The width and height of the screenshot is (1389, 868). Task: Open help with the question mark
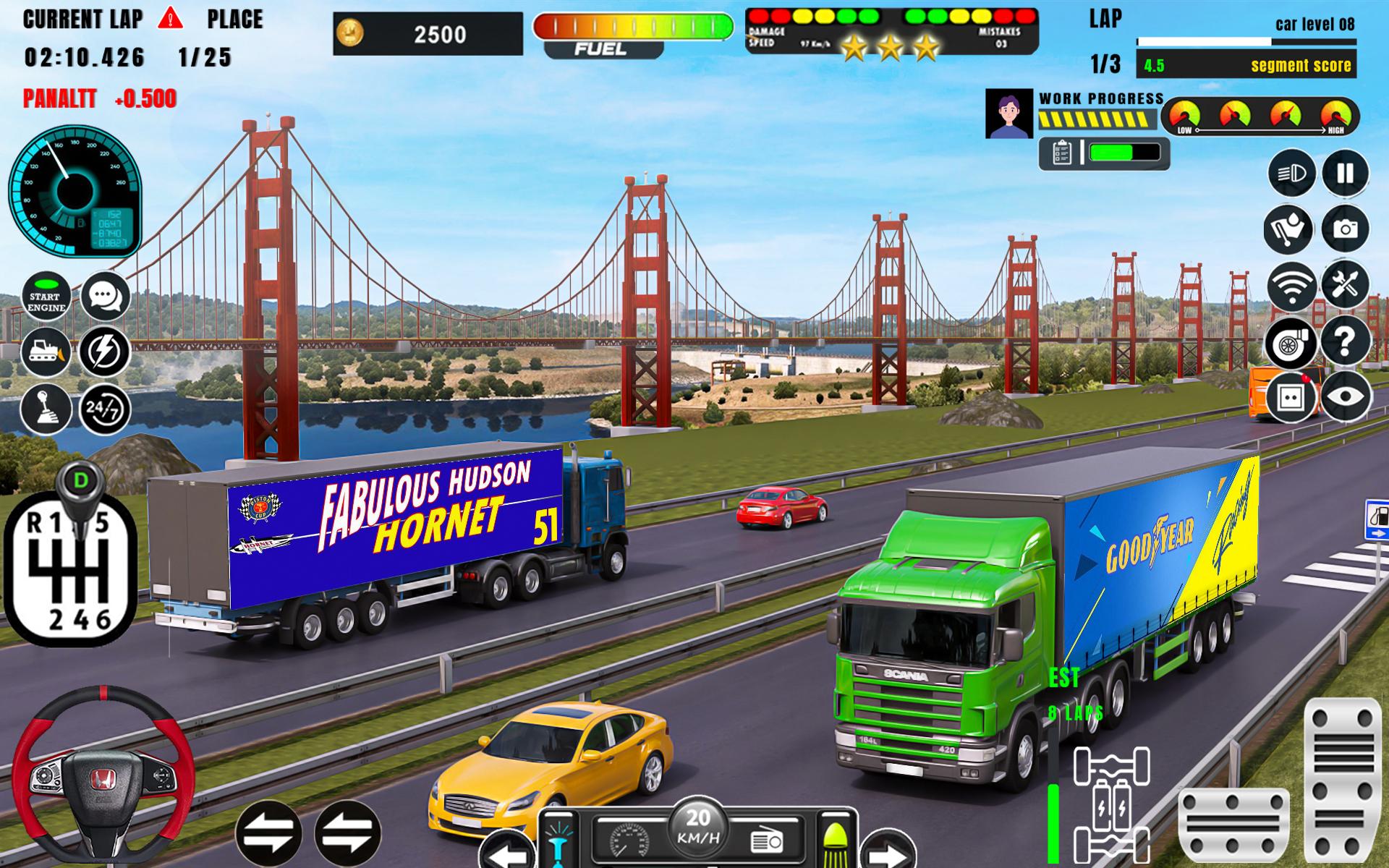tap(1345, 341)
